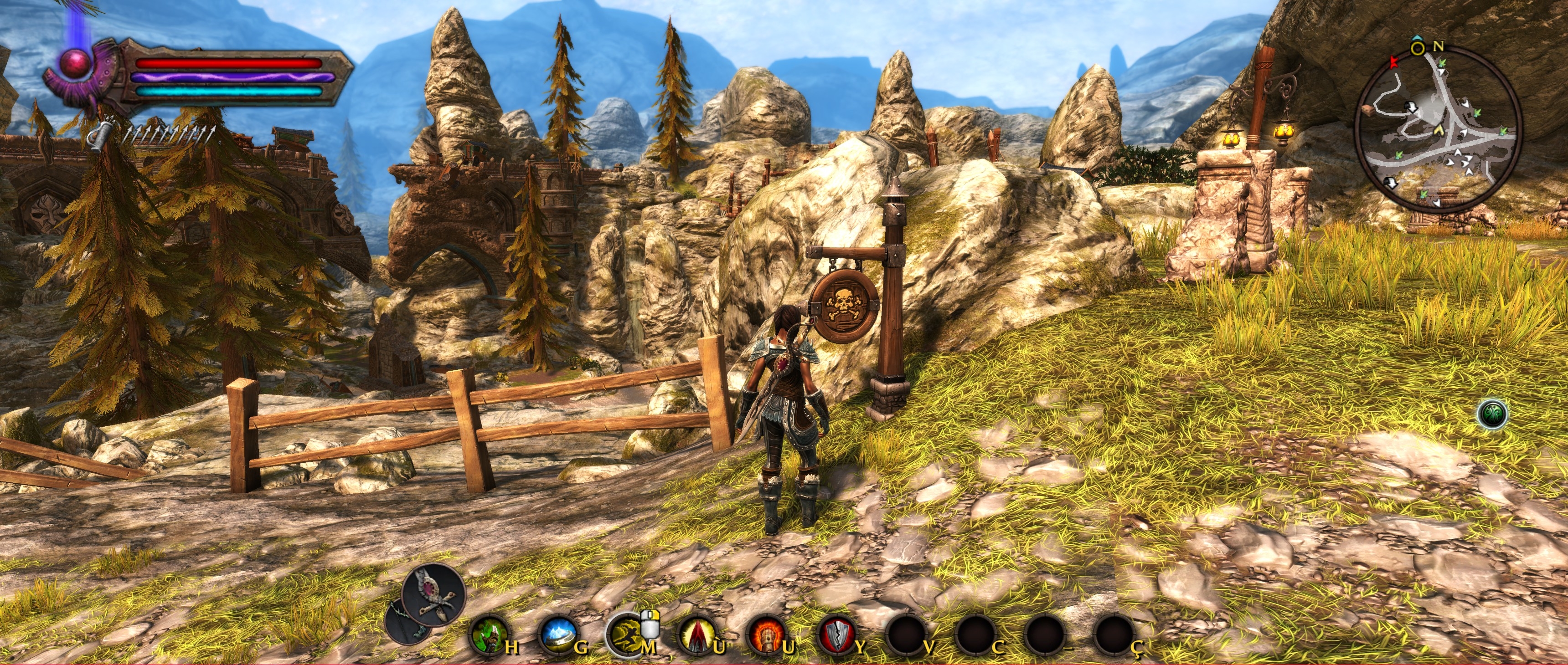
Task: Cast the red spike ability (Ù)
Action: coord(696,634)
